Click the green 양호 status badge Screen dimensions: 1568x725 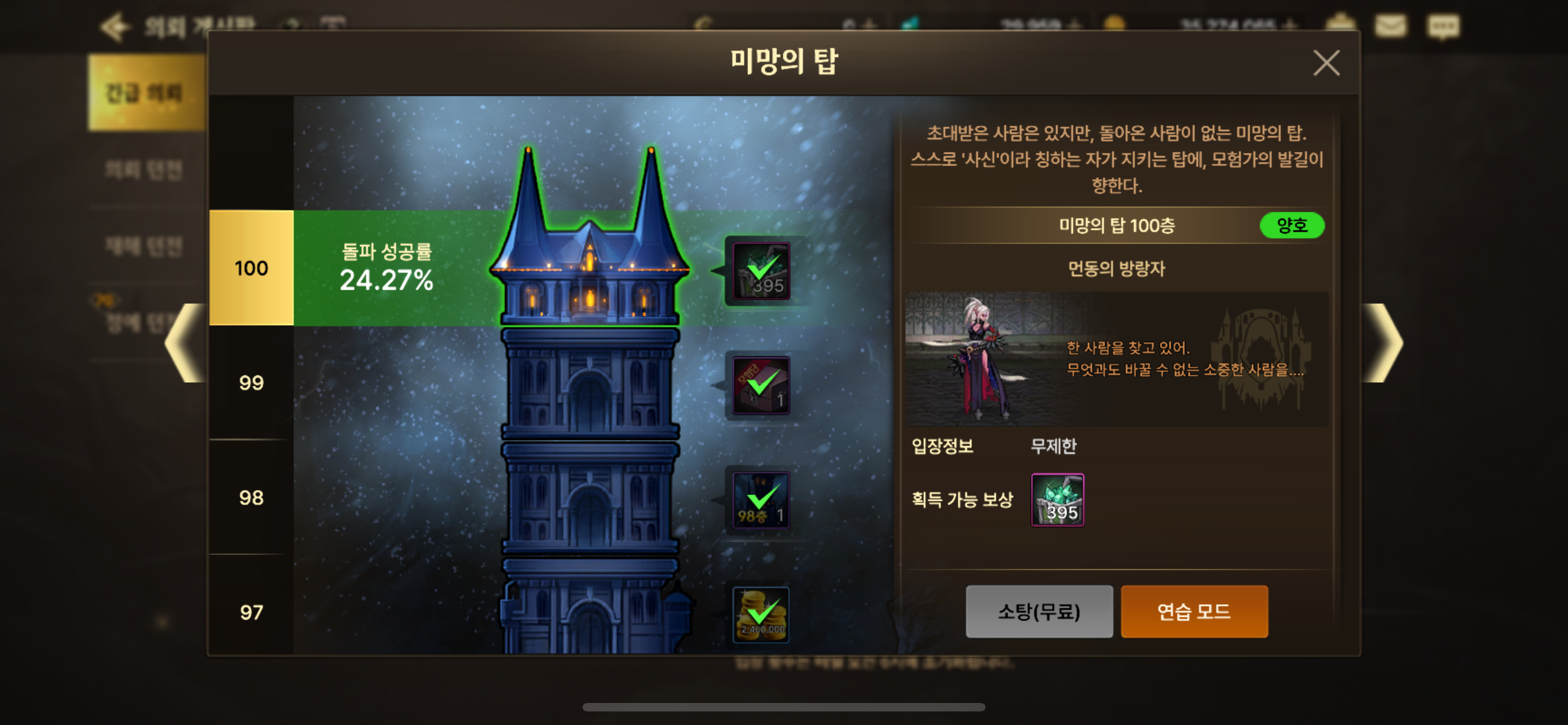(1293, 226)
